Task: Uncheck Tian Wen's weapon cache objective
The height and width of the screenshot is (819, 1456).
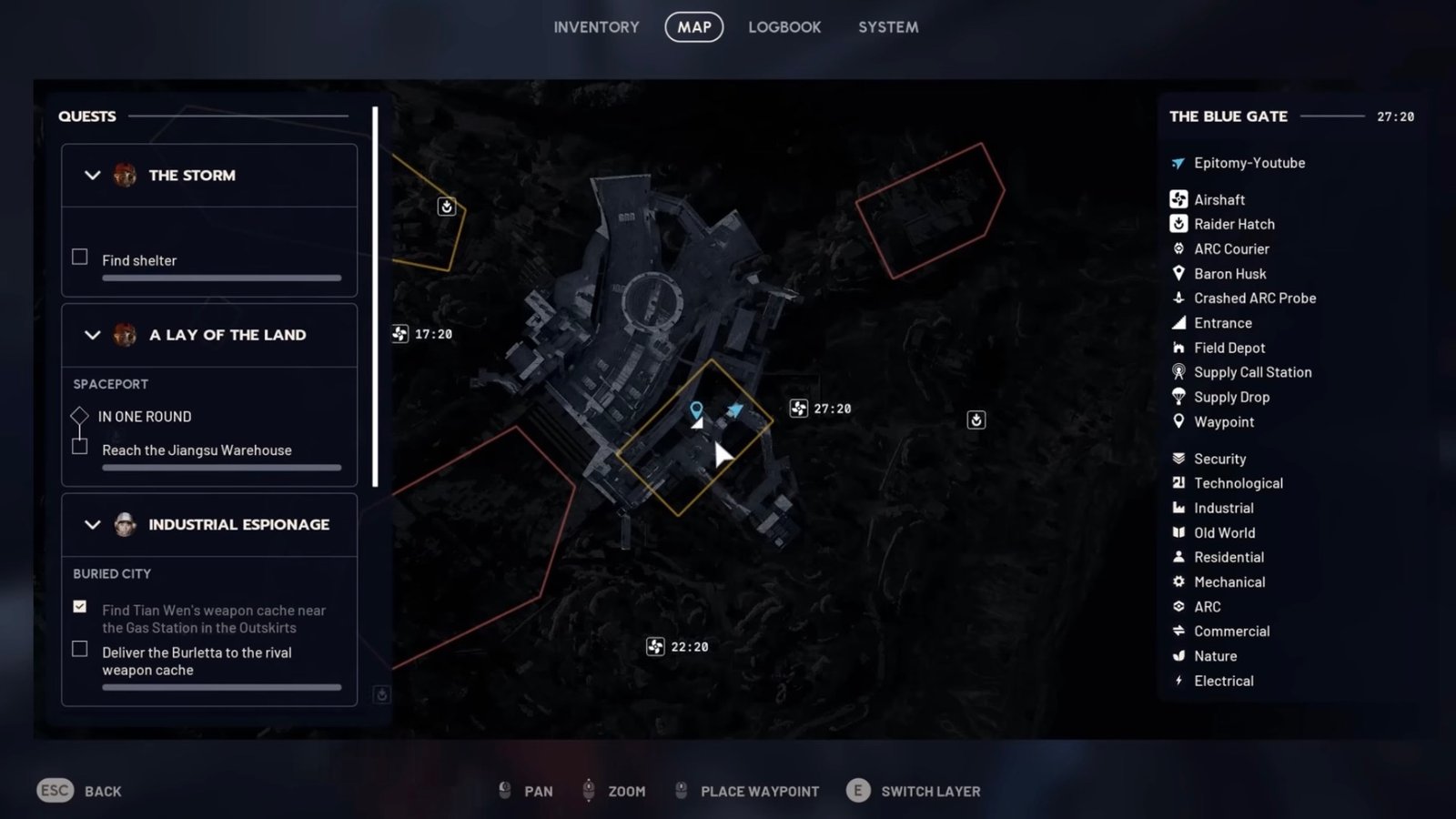Action: (79, 606)
